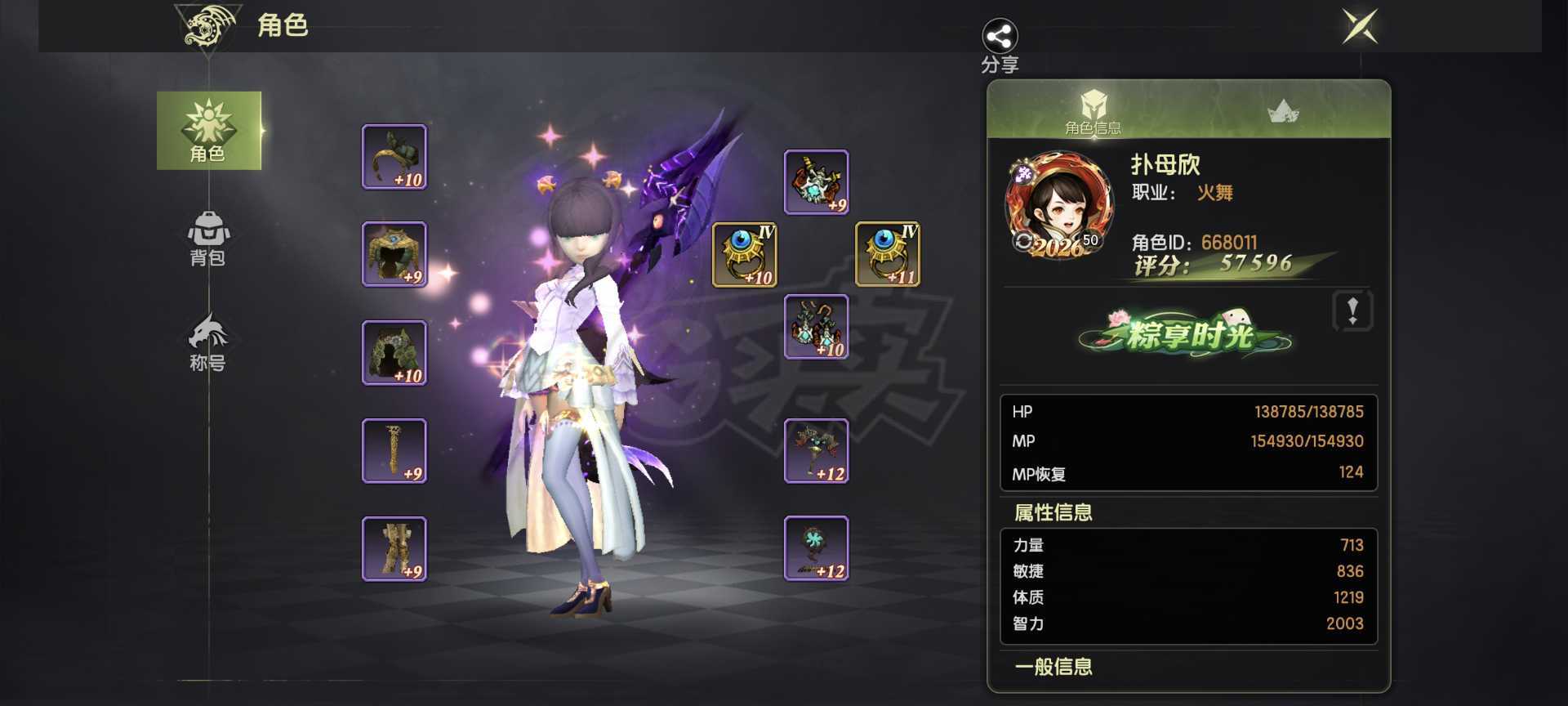
Task: Switch to the 角色 side tab
Action: [208, 131]
